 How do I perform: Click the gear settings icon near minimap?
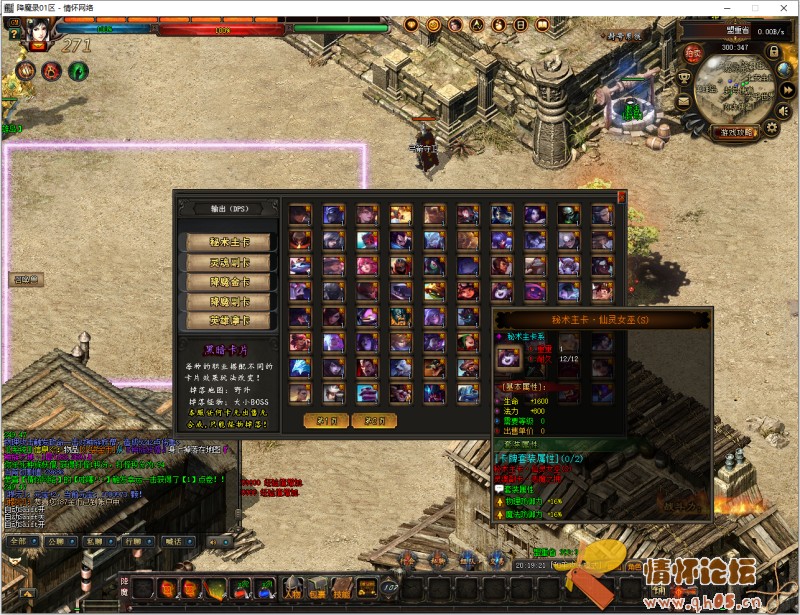771,129
